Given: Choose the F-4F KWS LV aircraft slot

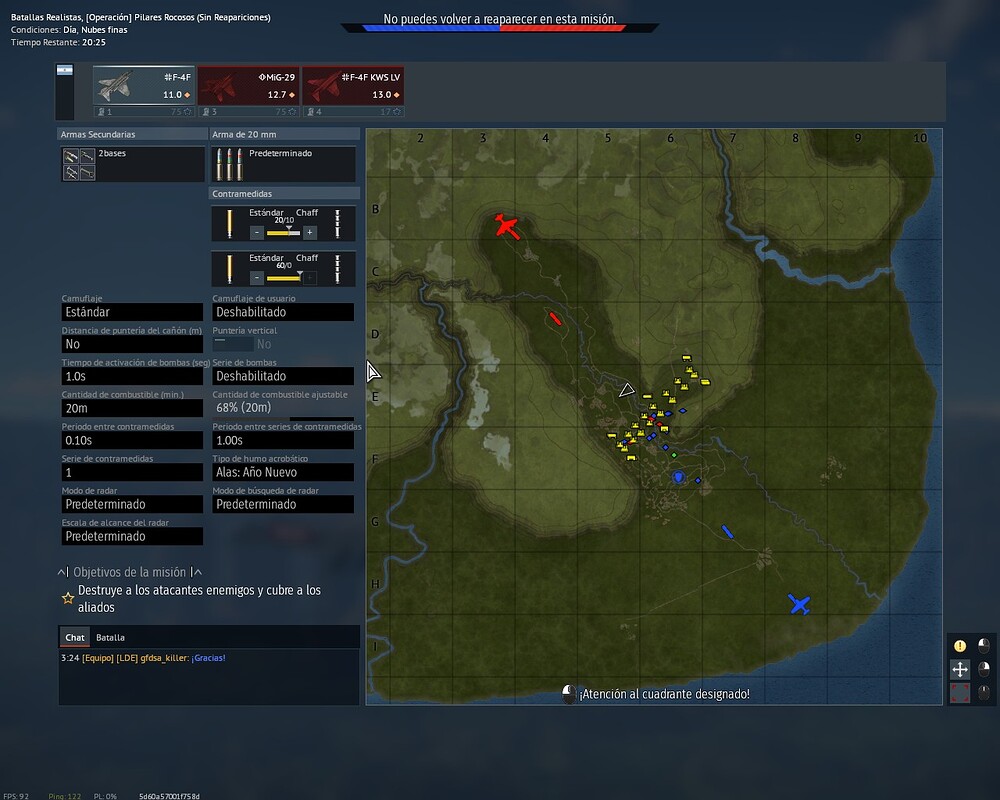Looking at the screenshot, I should point(353,85).
